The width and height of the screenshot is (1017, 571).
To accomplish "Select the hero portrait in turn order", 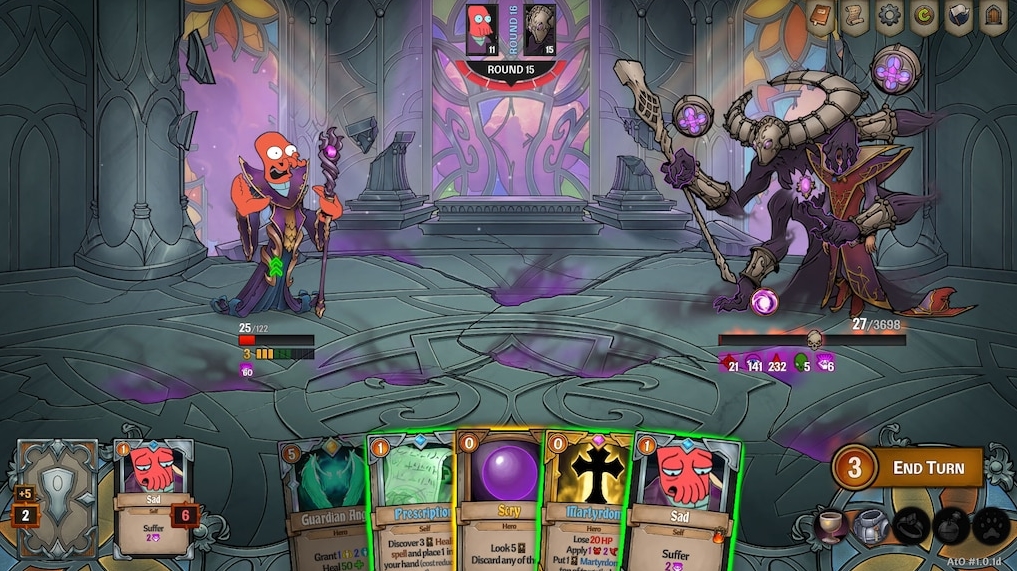I will (482, 30).
